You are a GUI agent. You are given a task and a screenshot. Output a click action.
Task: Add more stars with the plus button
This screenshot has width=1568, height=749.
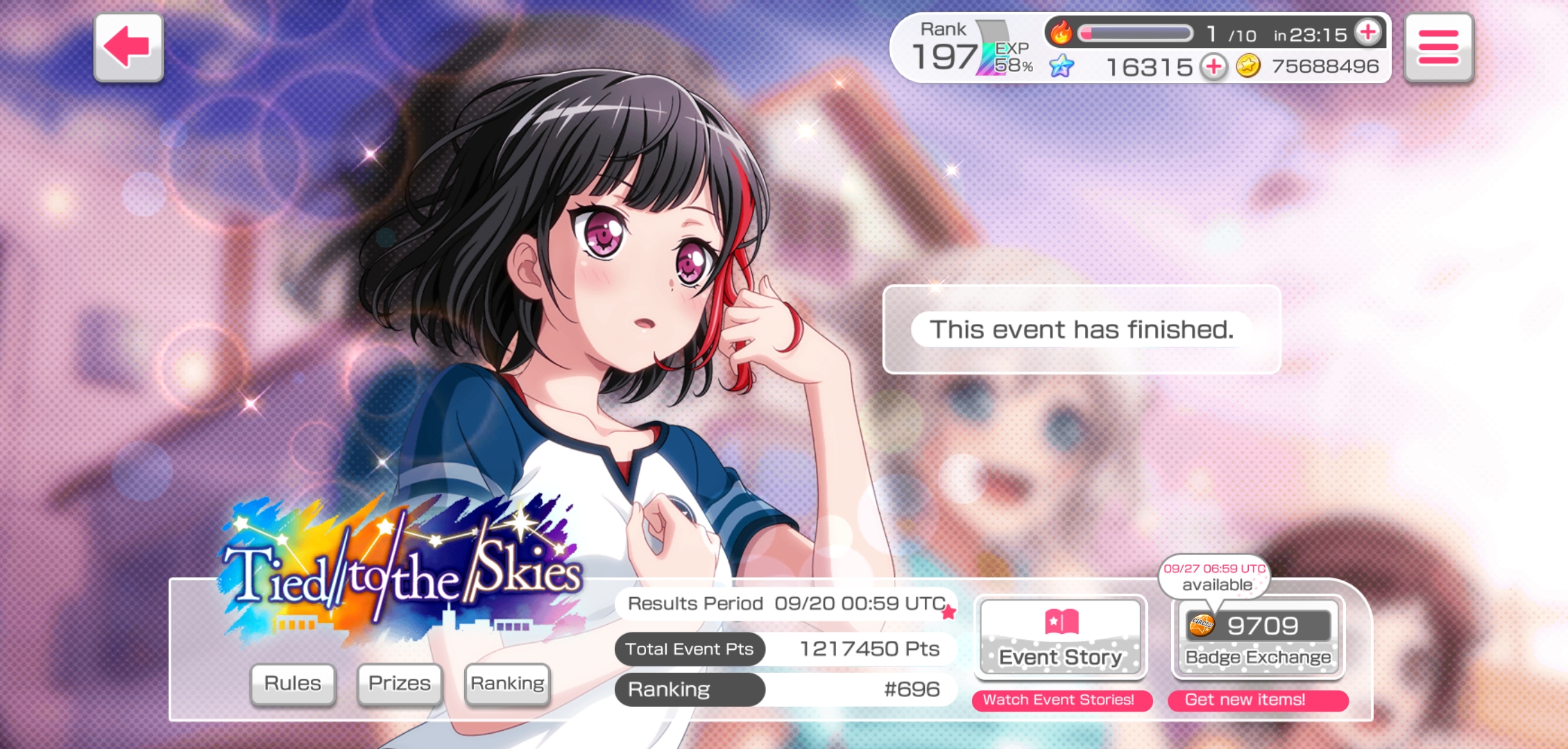(1213, 67)
